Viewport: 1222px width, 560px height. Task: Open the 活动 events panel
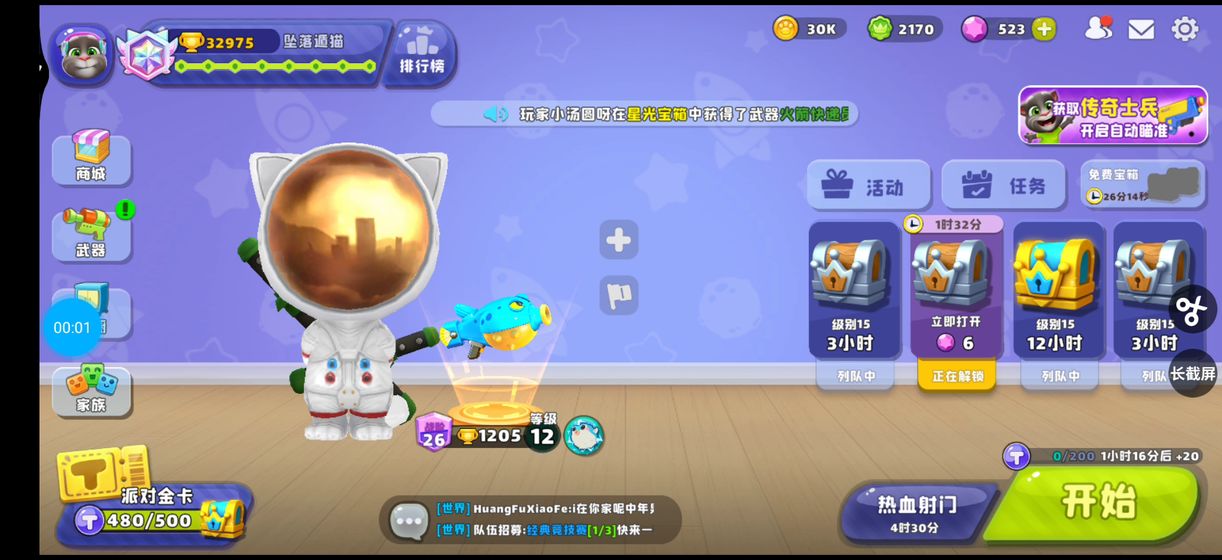[867, 186]
